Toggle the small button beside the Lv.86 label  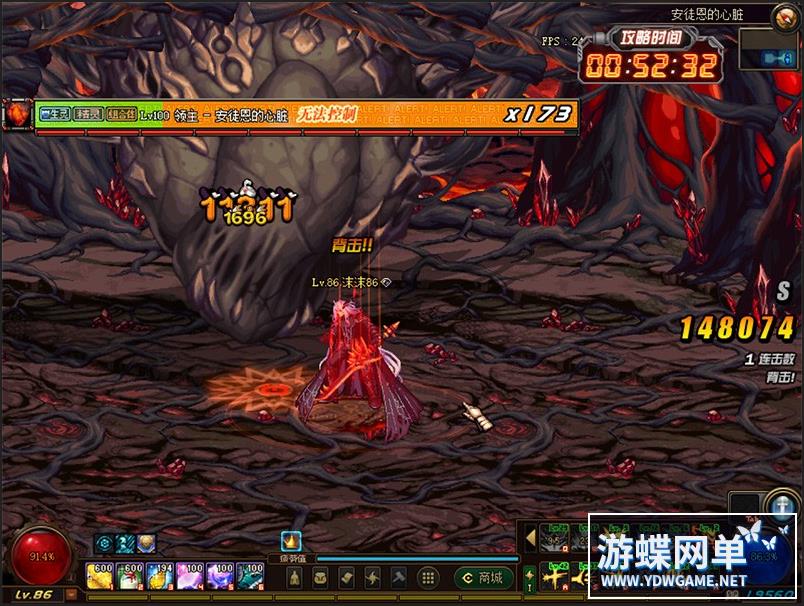(71, 595)
